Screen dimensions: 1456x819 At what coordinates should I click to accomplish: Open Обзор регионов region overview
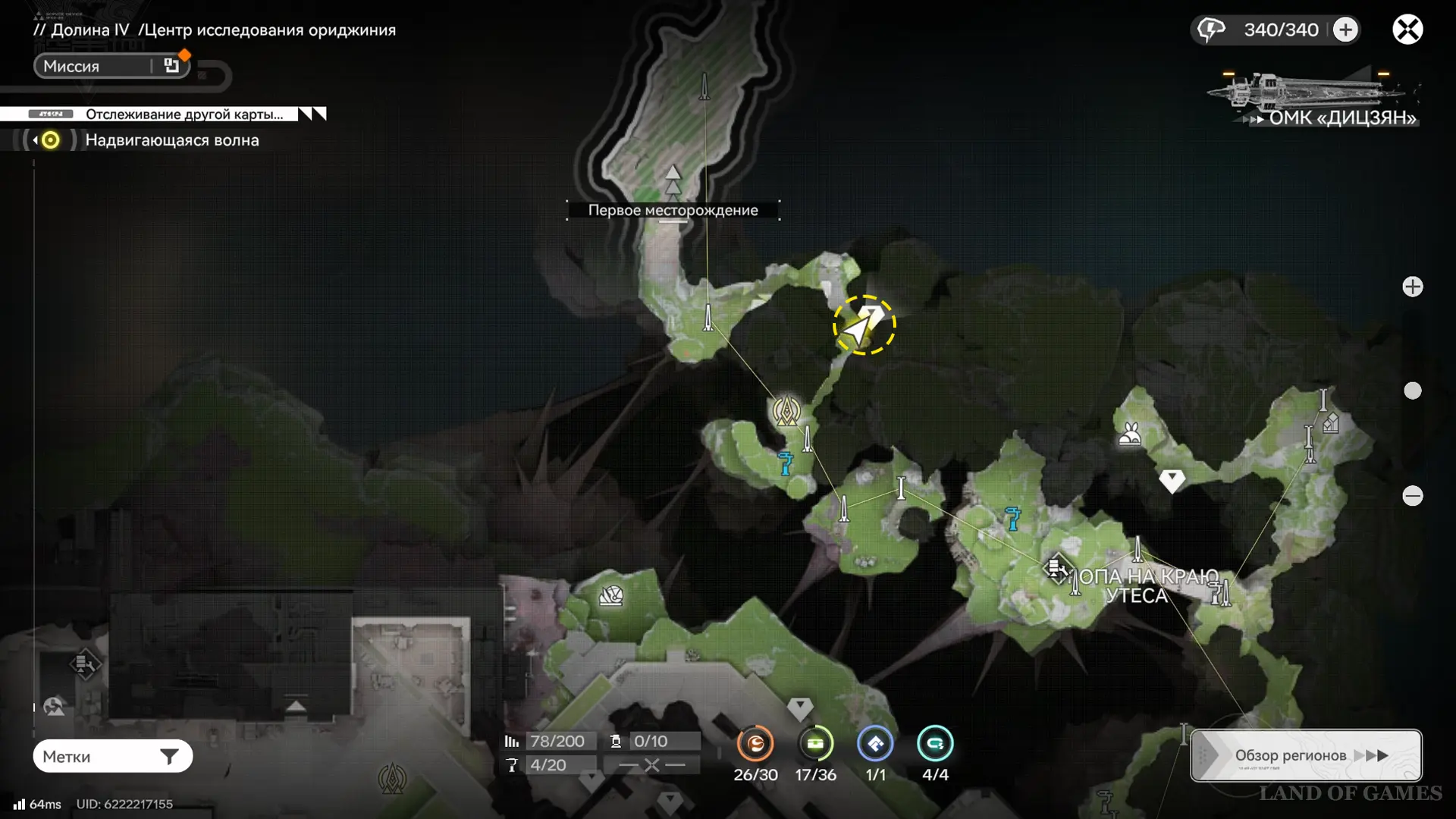point(1306,755)
